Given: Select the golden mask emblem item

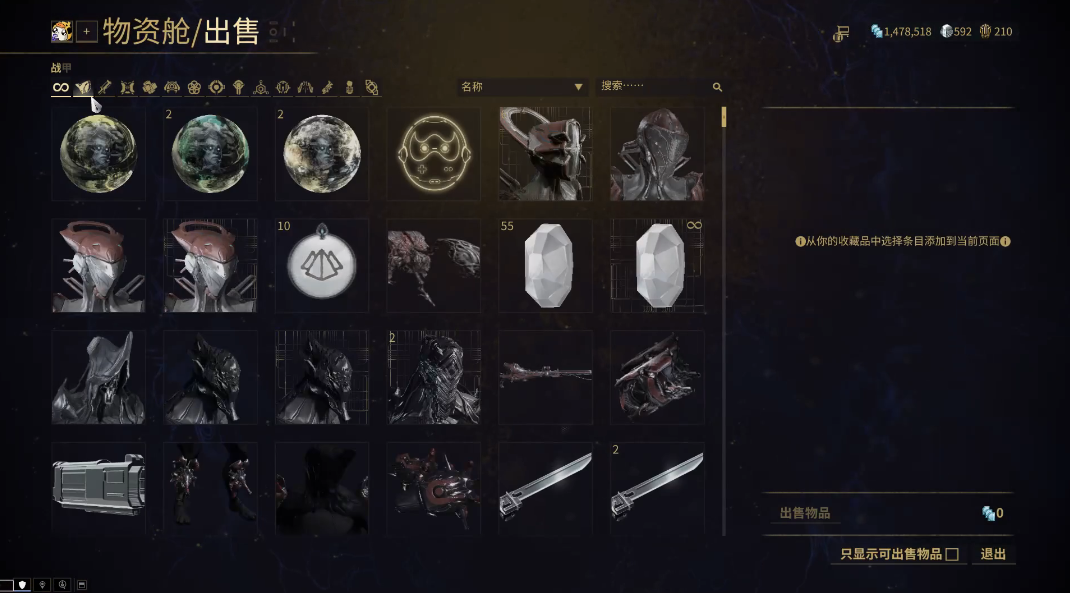Looking at the screenshot, I should tap(434, 155).
